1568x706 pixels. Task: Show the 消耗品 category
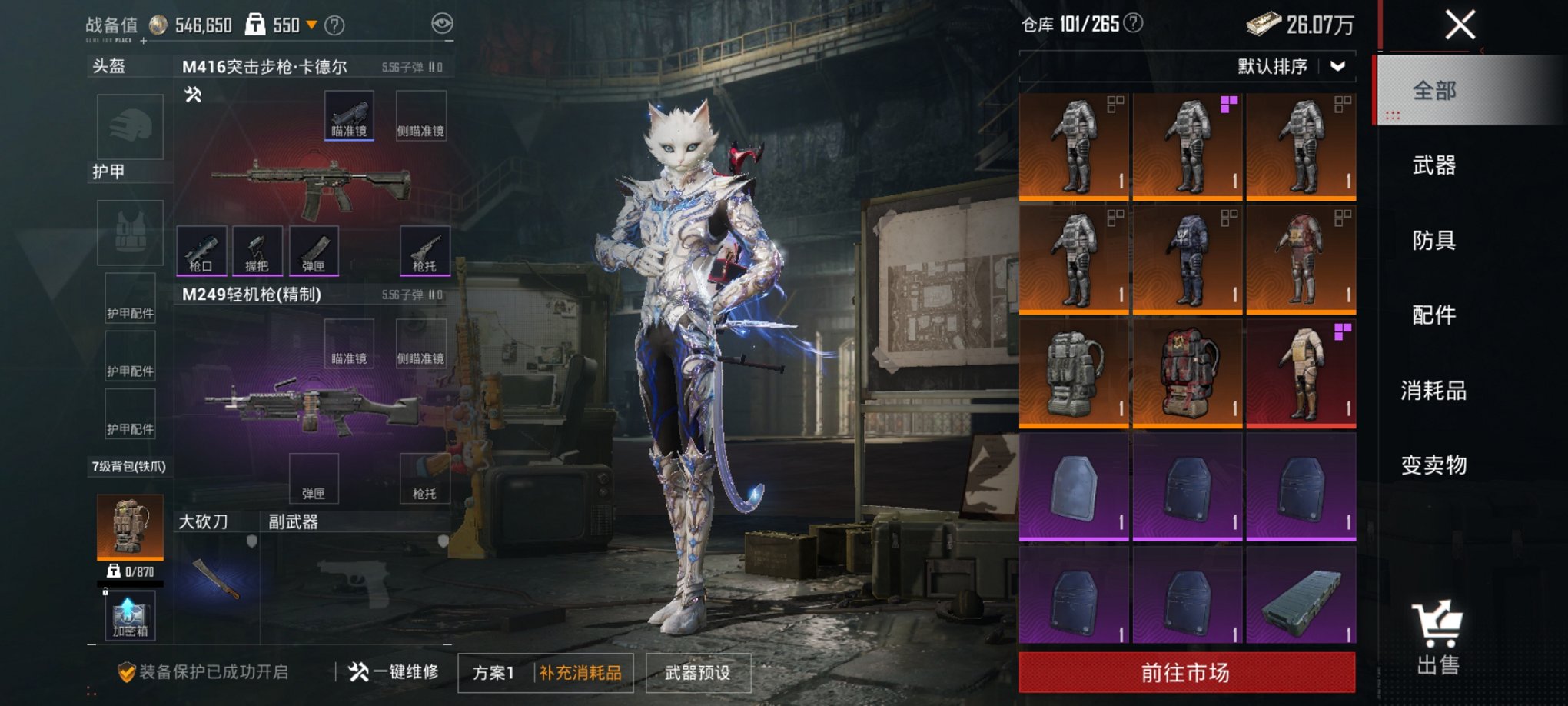[x=1433, y=391]
